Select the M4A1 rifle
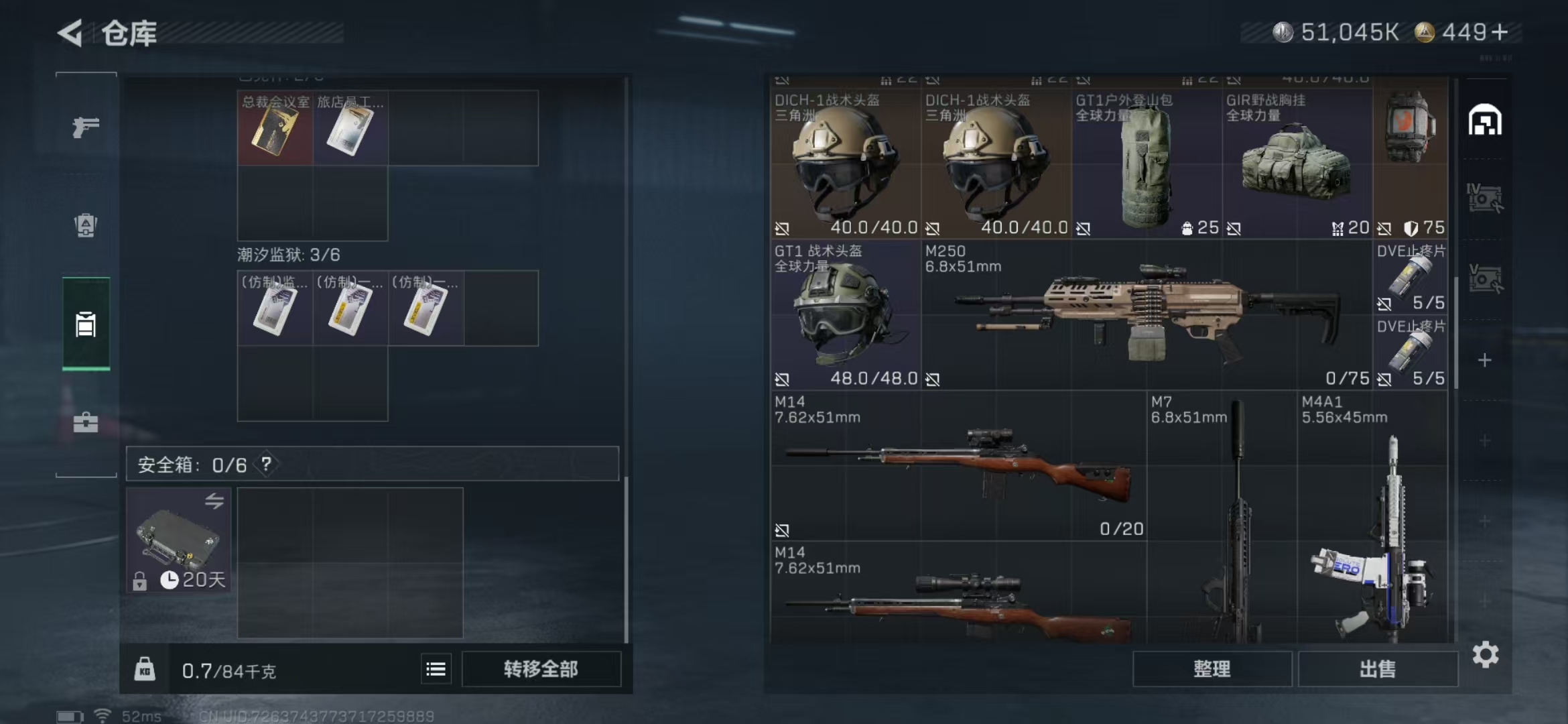 coord(1372,523)
